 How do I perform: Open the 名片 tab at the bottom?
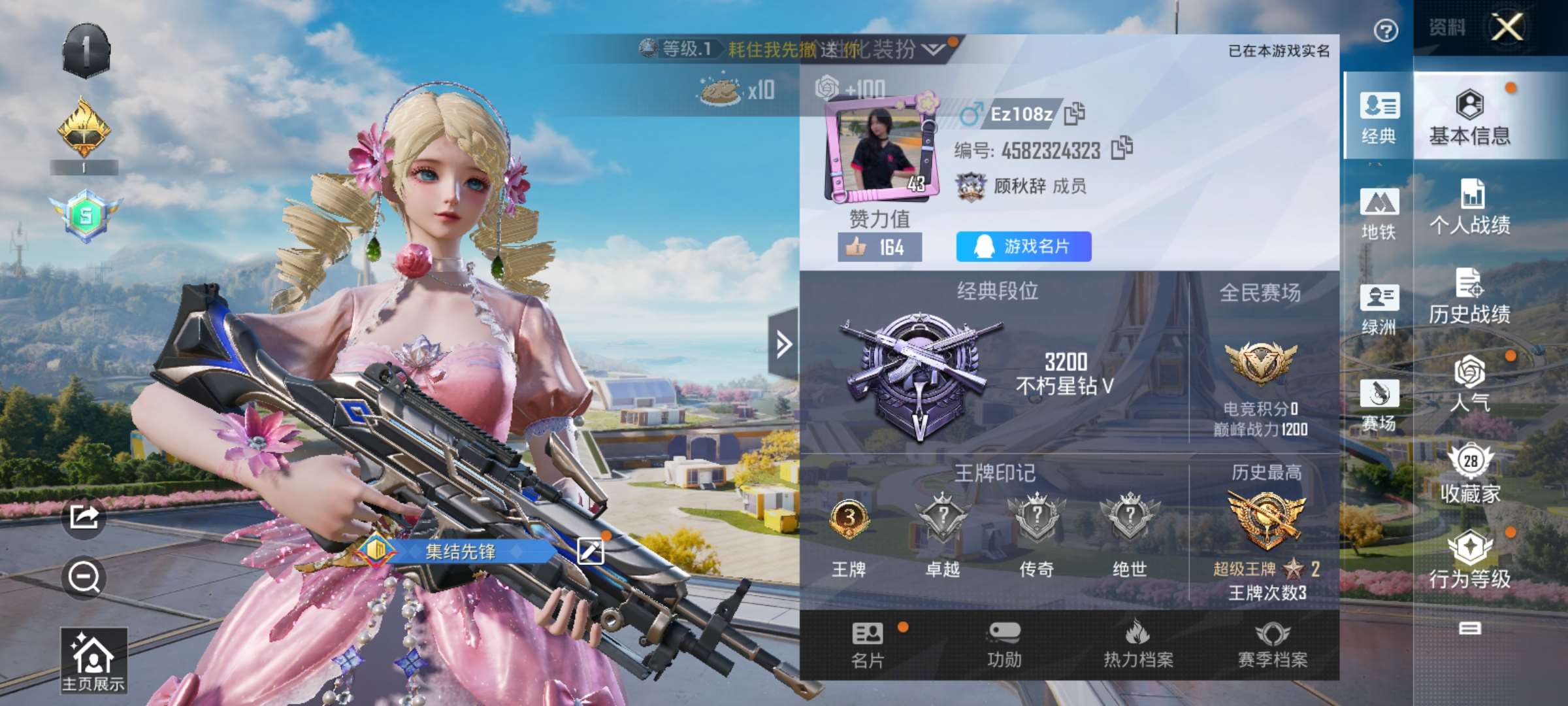coord(868,645)
